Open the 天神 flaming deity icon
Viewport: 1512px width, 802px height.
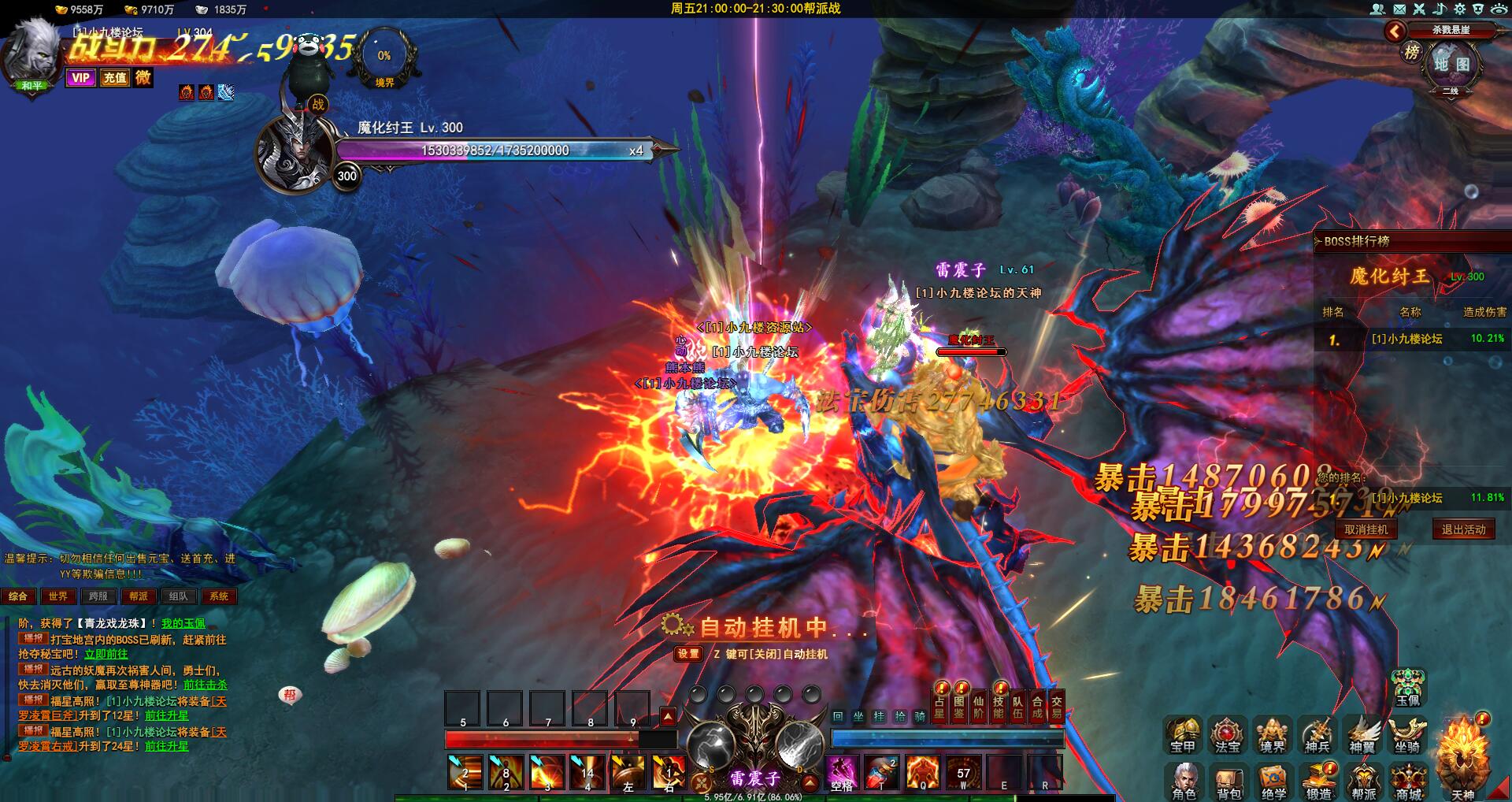[x=1462, y=756]
